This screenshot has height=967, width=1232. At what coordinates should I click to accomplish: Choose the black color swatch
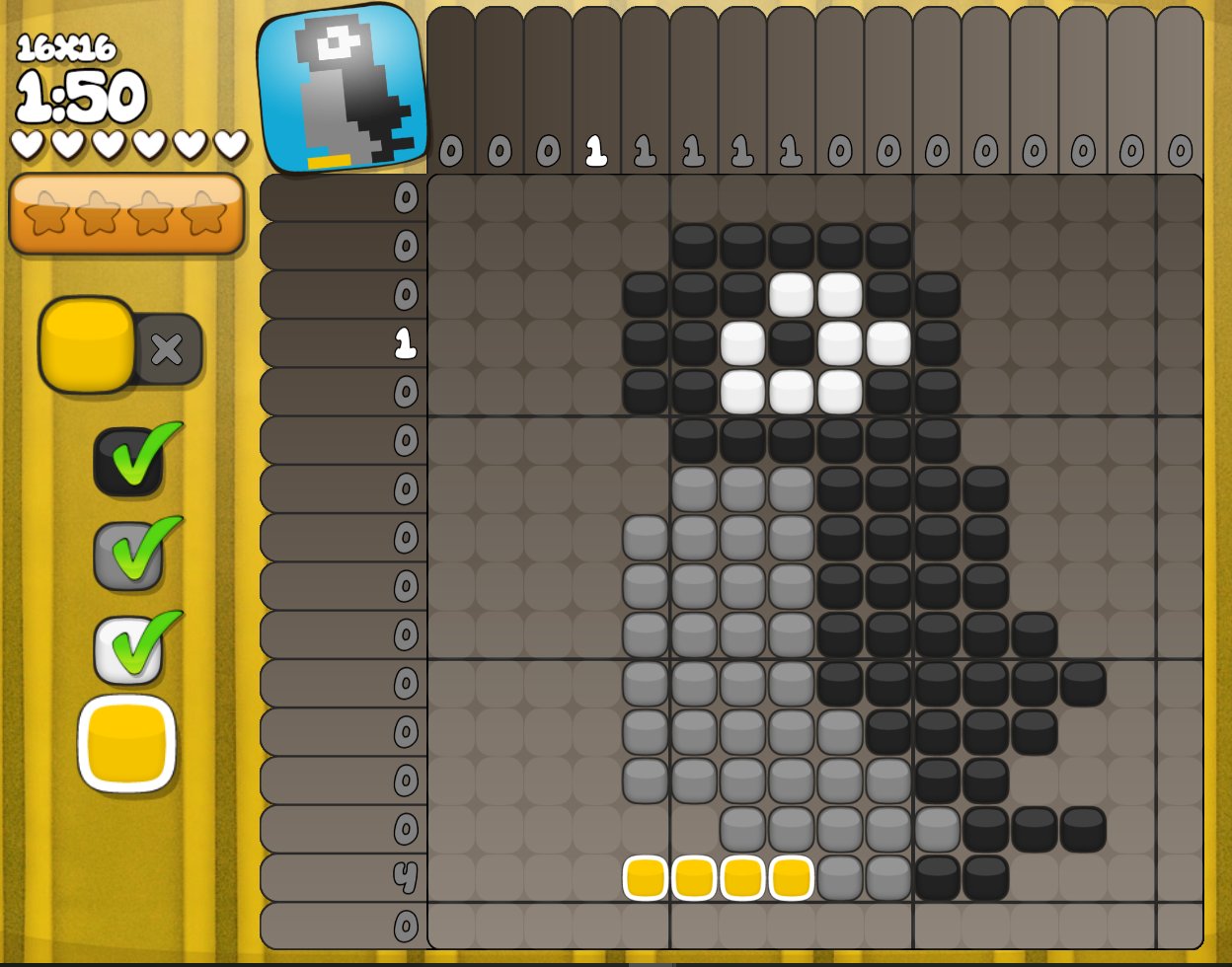click(x=128, y=461)
